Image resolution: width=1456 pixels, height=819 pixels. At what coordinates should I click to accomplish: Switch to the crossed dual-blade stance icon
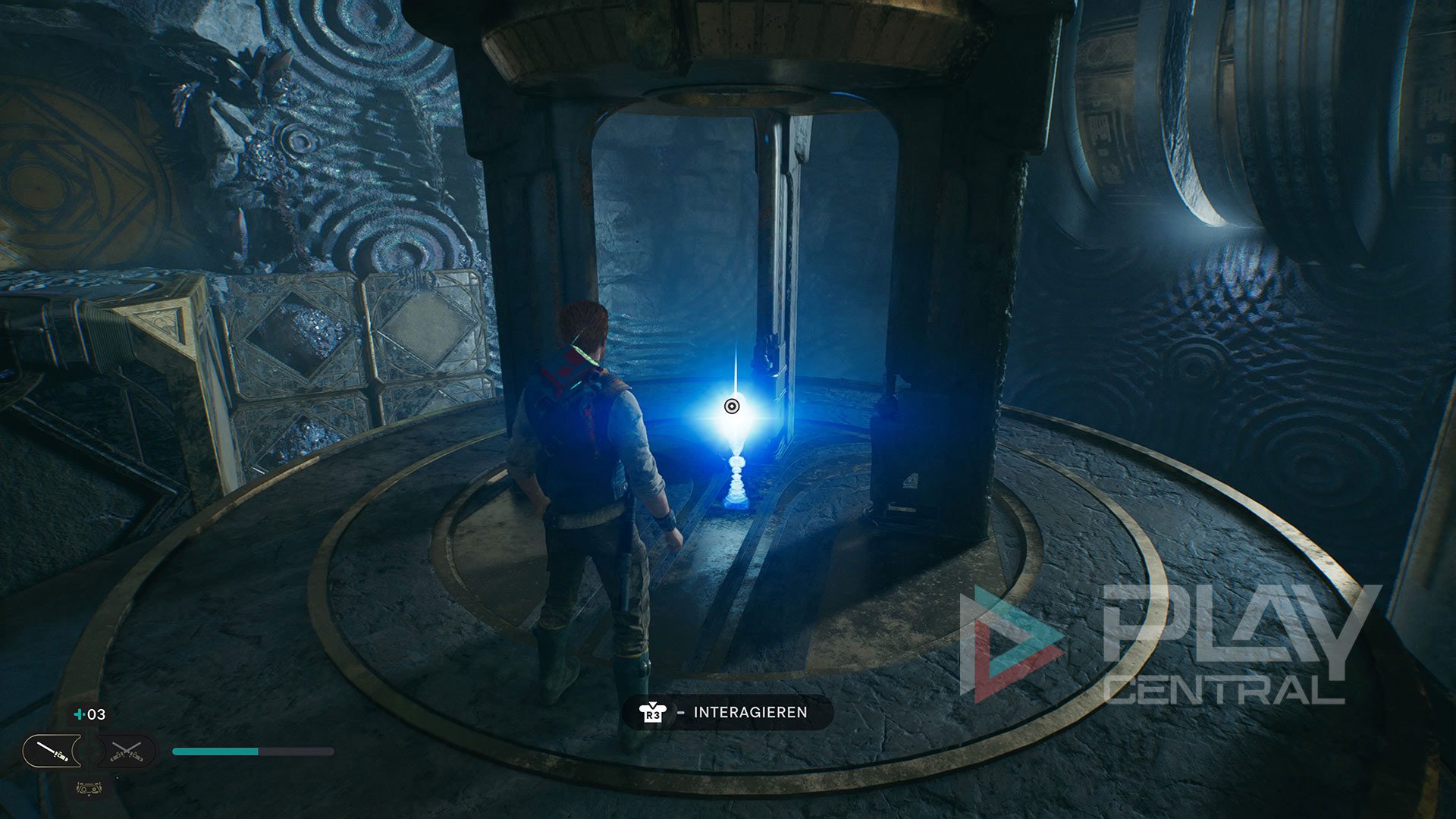coord(127,752)
